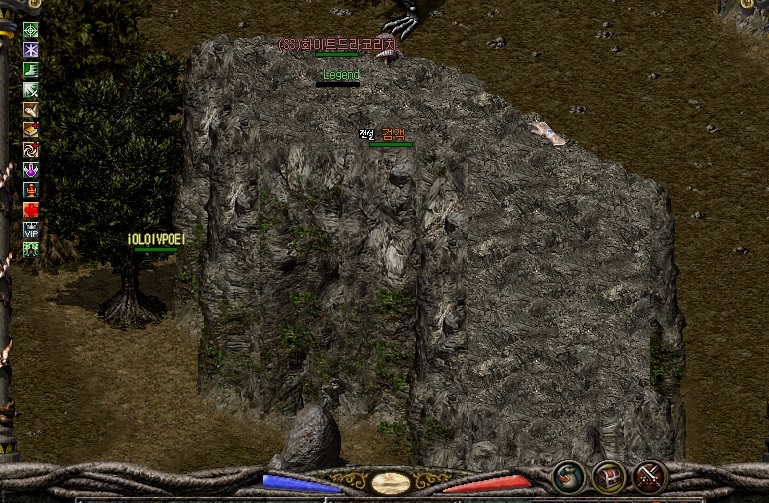
Task: Click the crossed swords round button
Action: [x=651, y=477]
